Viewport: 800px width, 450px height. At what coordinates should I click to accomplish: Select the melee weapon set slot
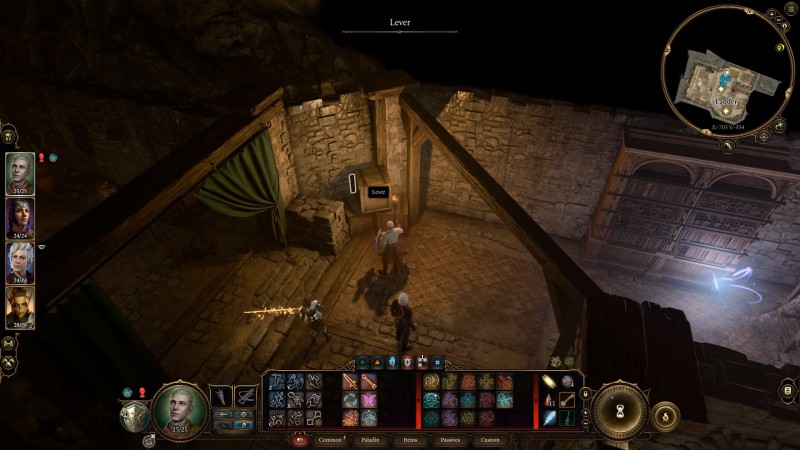point(221,397)
